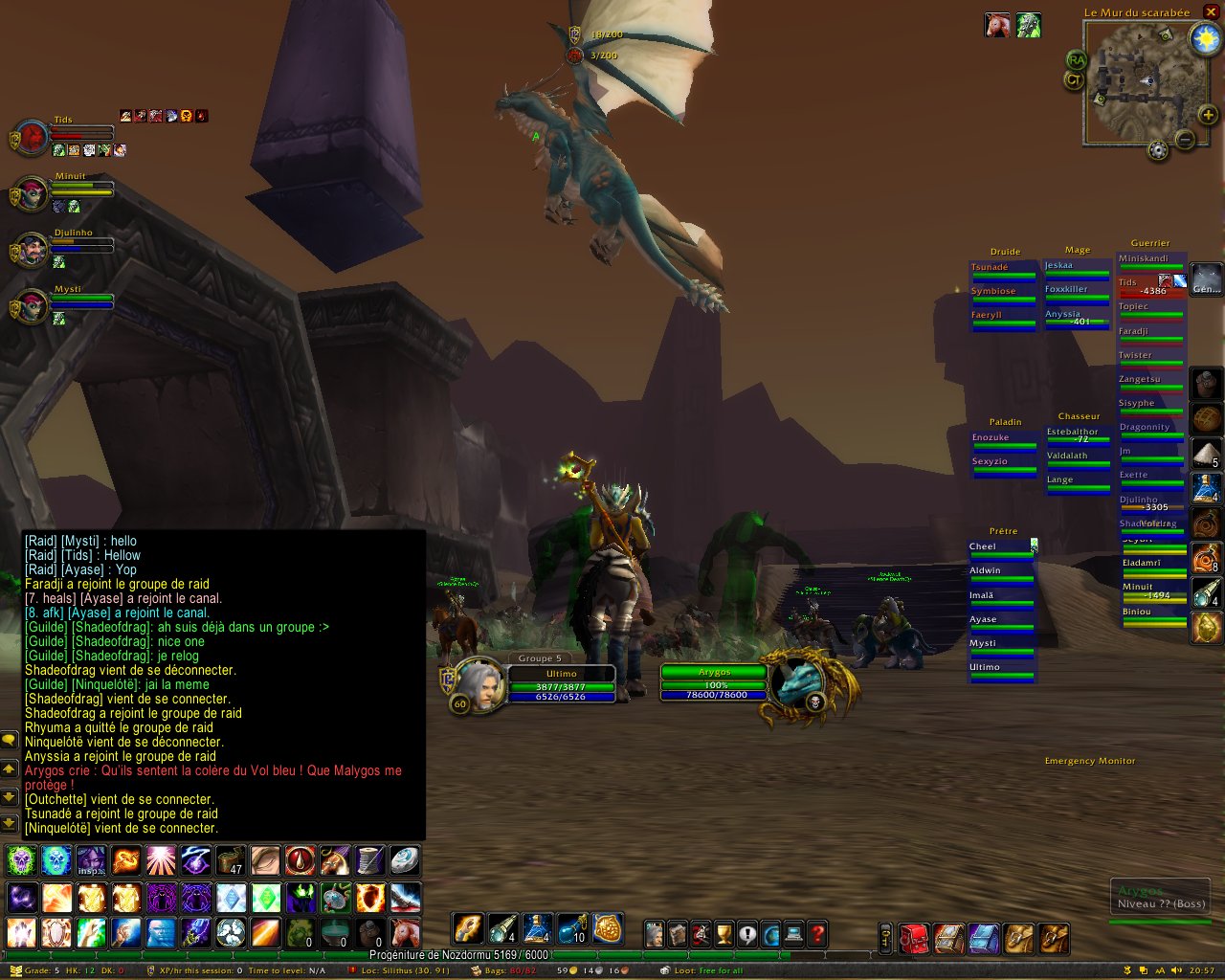
Task: Select the Arygos boss target portrait
Action: (x=797, y=682)
